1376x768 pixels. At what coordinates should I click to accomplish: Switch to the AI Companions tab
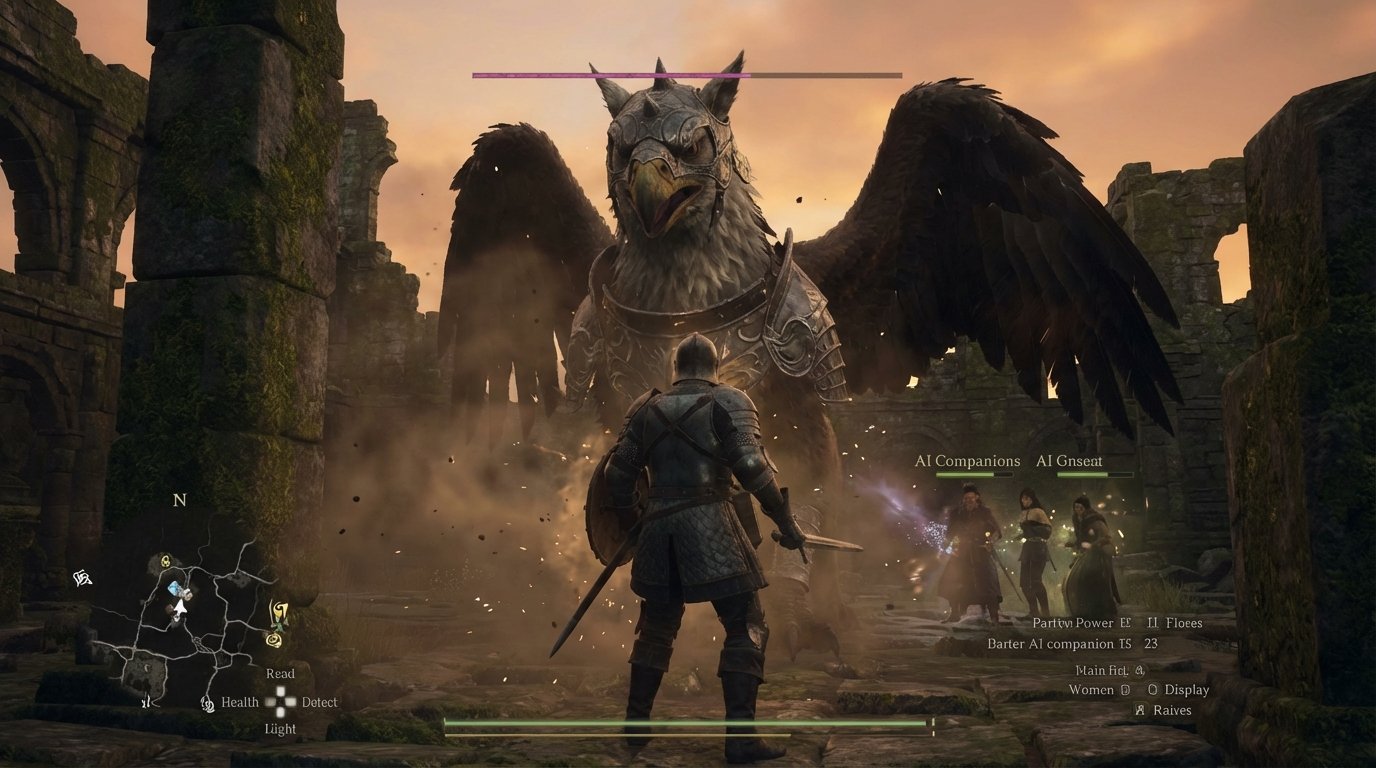[966, 461]
